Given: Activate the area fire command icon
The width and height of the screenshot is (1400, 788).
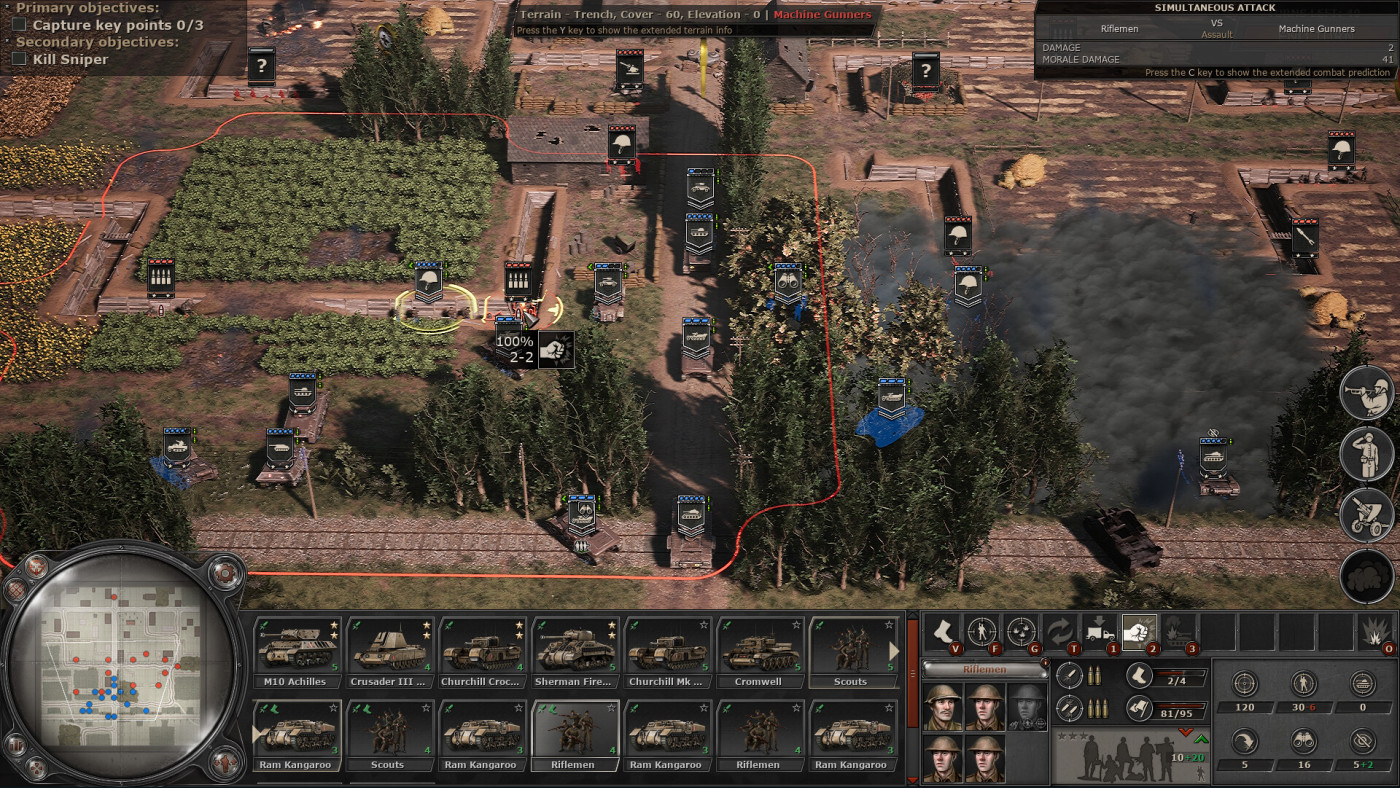Looking at the screenshot, I should (1021, 633).
